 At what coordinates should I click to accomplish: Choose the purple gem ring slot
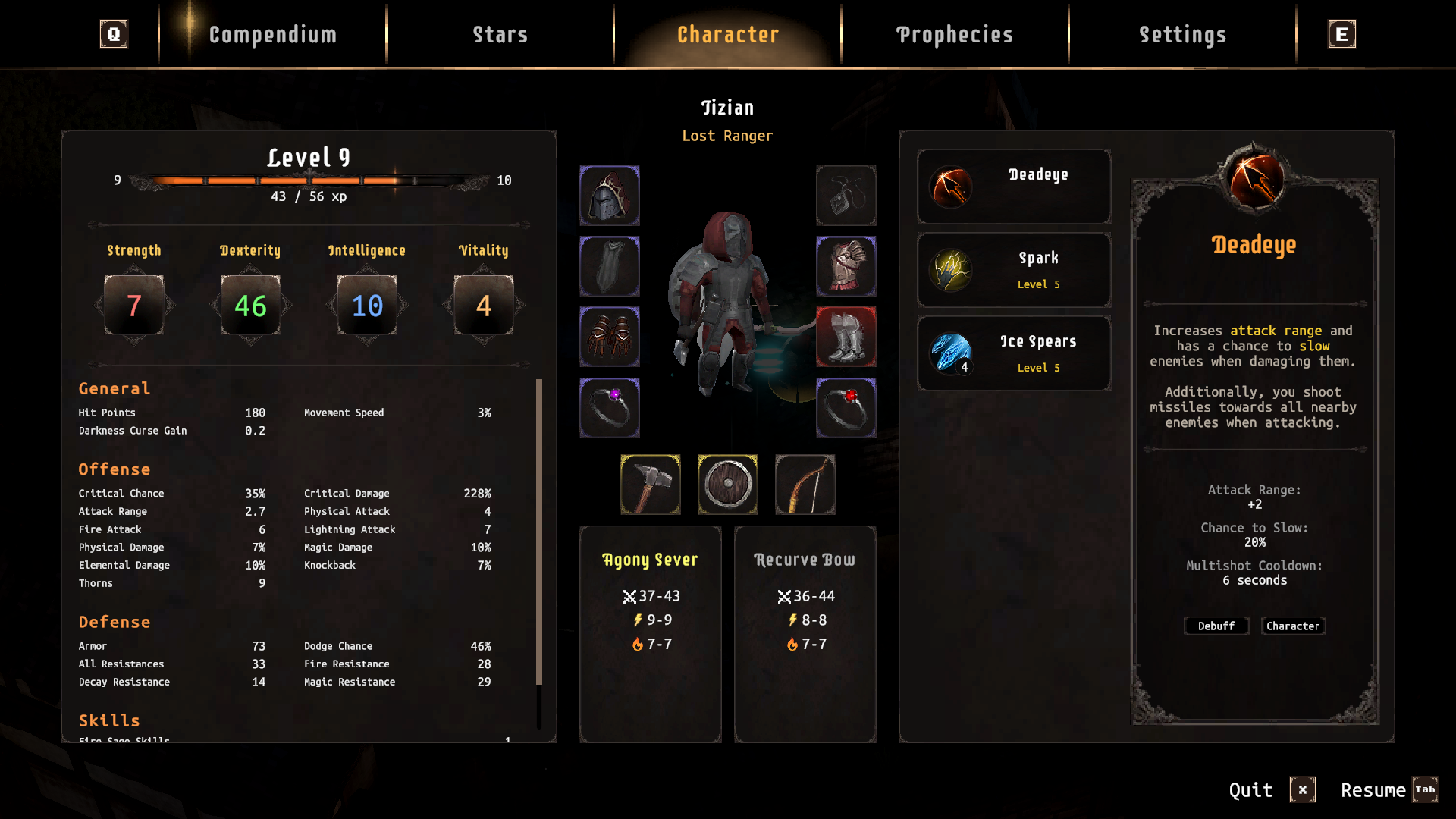(x=610, y=408)
